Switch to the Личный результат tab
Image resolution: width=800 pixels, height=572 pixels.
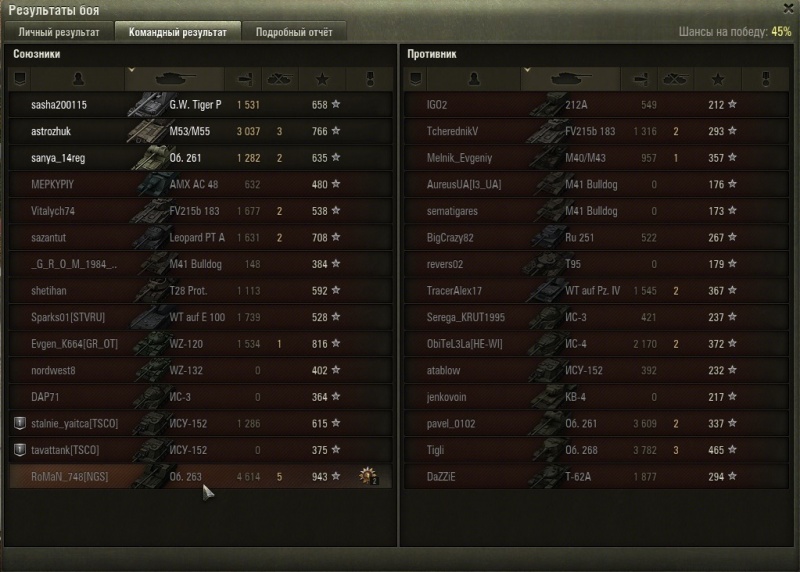pos(59,32)
